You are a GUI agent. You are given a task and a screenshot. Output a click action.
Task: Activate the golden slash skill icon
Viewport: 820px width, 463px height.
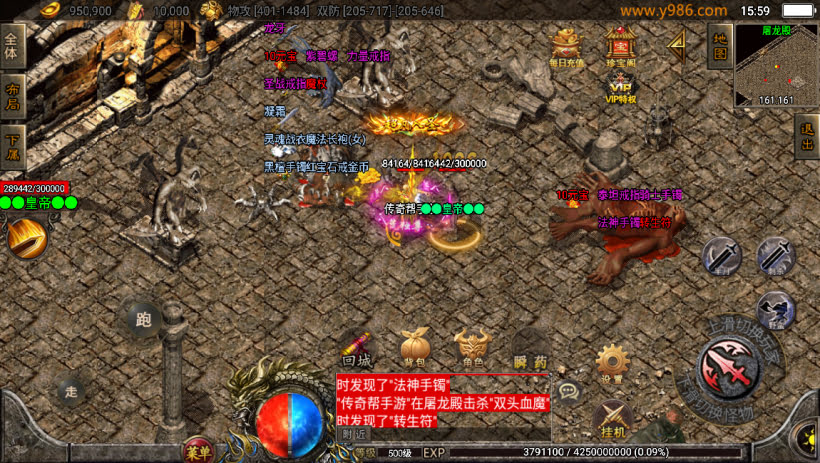[26, 238]
